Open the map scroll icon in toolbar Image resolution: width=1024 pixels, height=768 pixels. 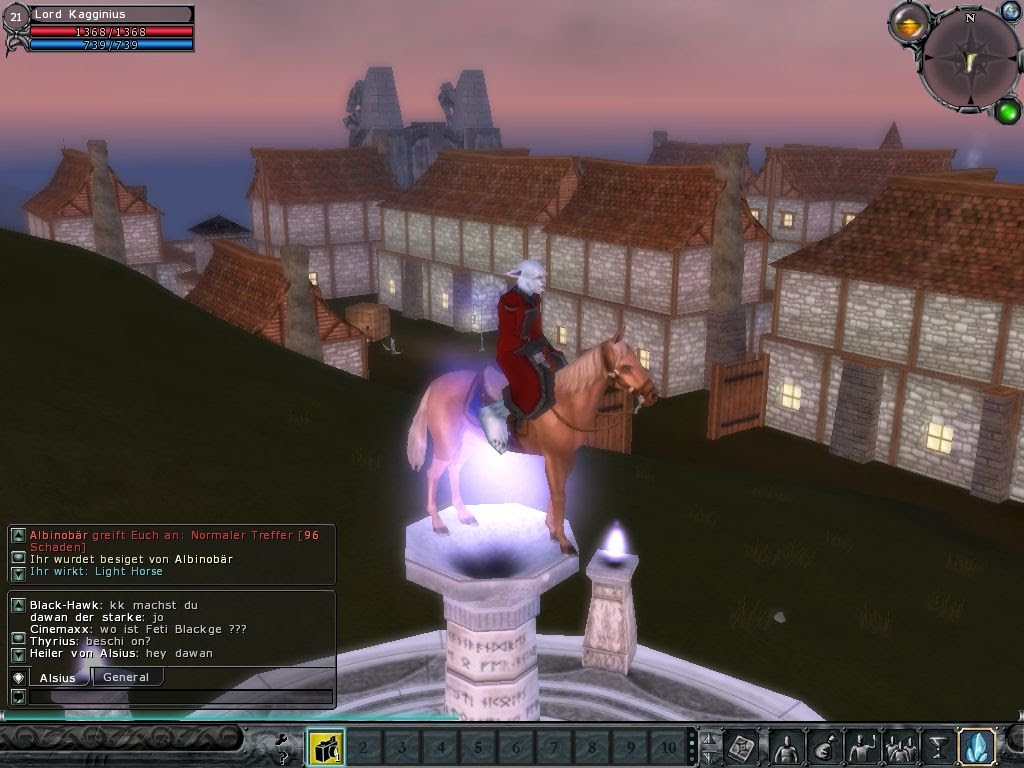point(742,746)
